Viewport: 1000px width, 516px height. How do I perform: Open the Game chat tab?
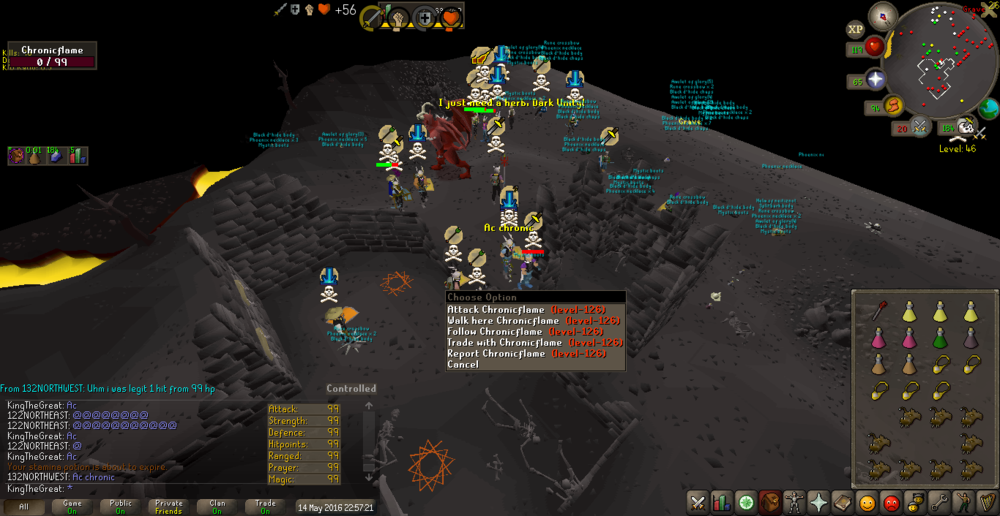click(x=74, y=507)
